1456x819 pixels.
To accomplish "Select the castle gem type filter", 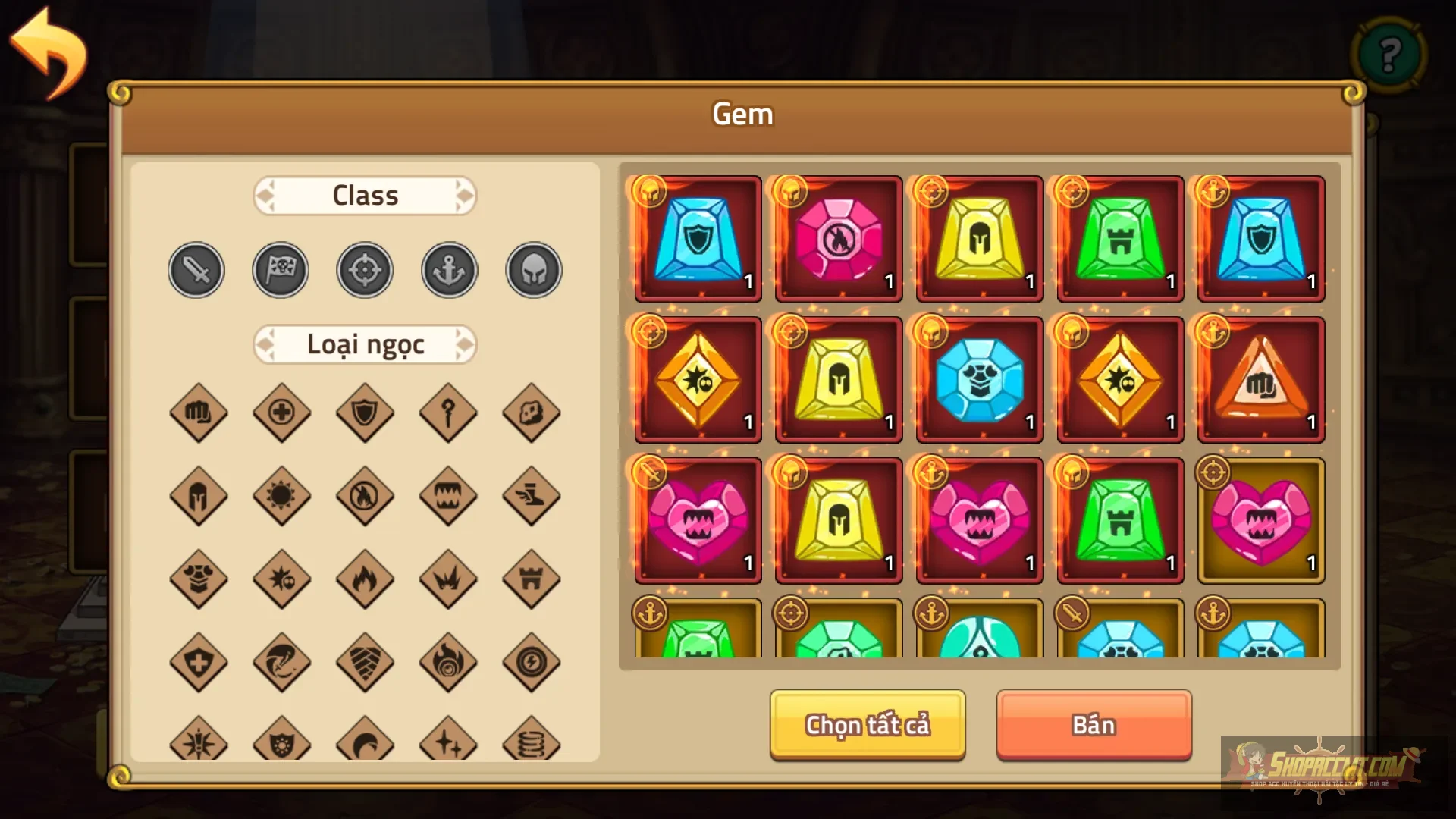I will 532,580.
